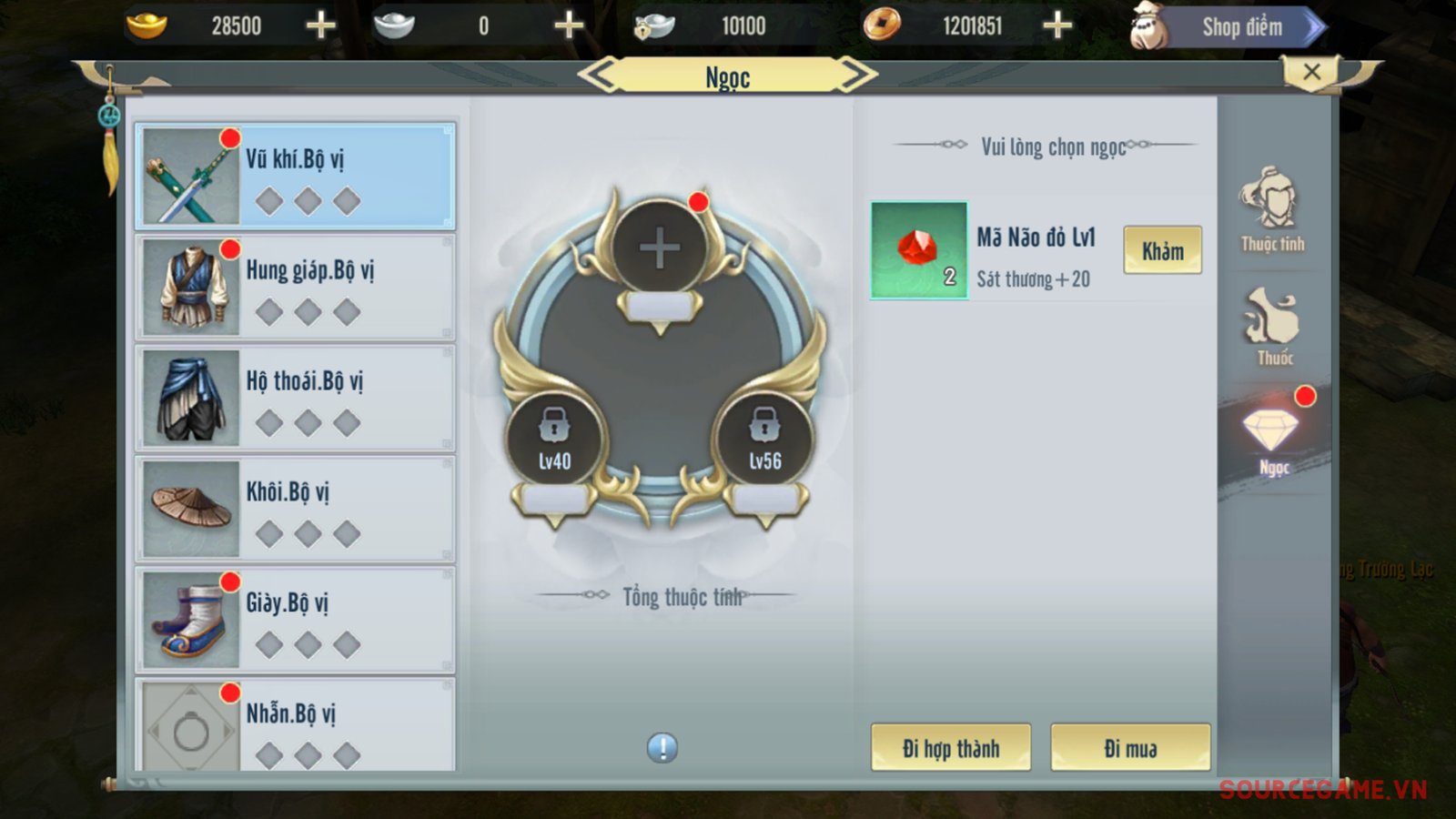Click the locked Lv40 gem socket
Screen dimensions: 1456x819
[554, 438]
